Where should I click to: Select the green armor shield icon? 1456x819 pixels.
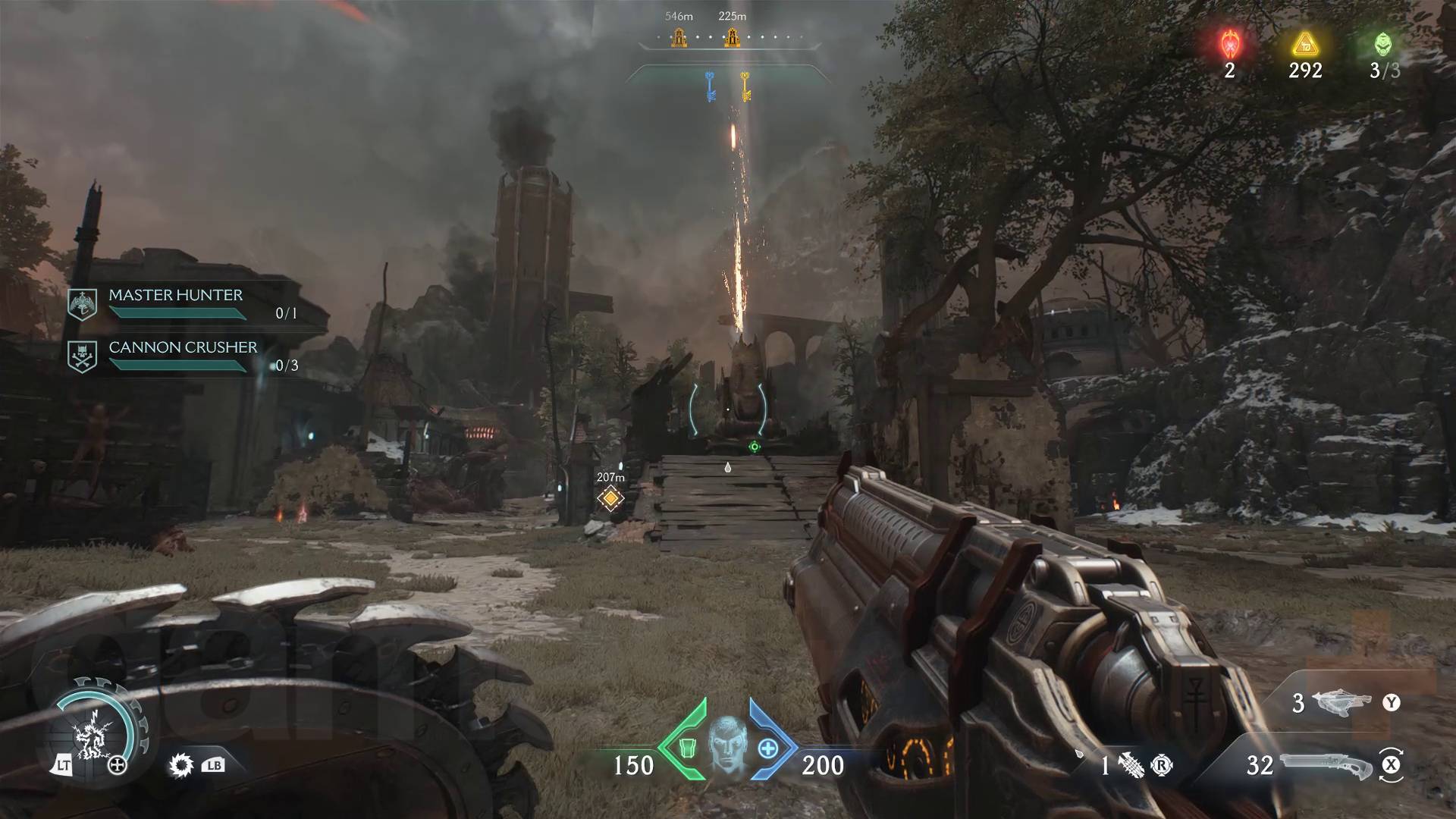tap(687, 748)
